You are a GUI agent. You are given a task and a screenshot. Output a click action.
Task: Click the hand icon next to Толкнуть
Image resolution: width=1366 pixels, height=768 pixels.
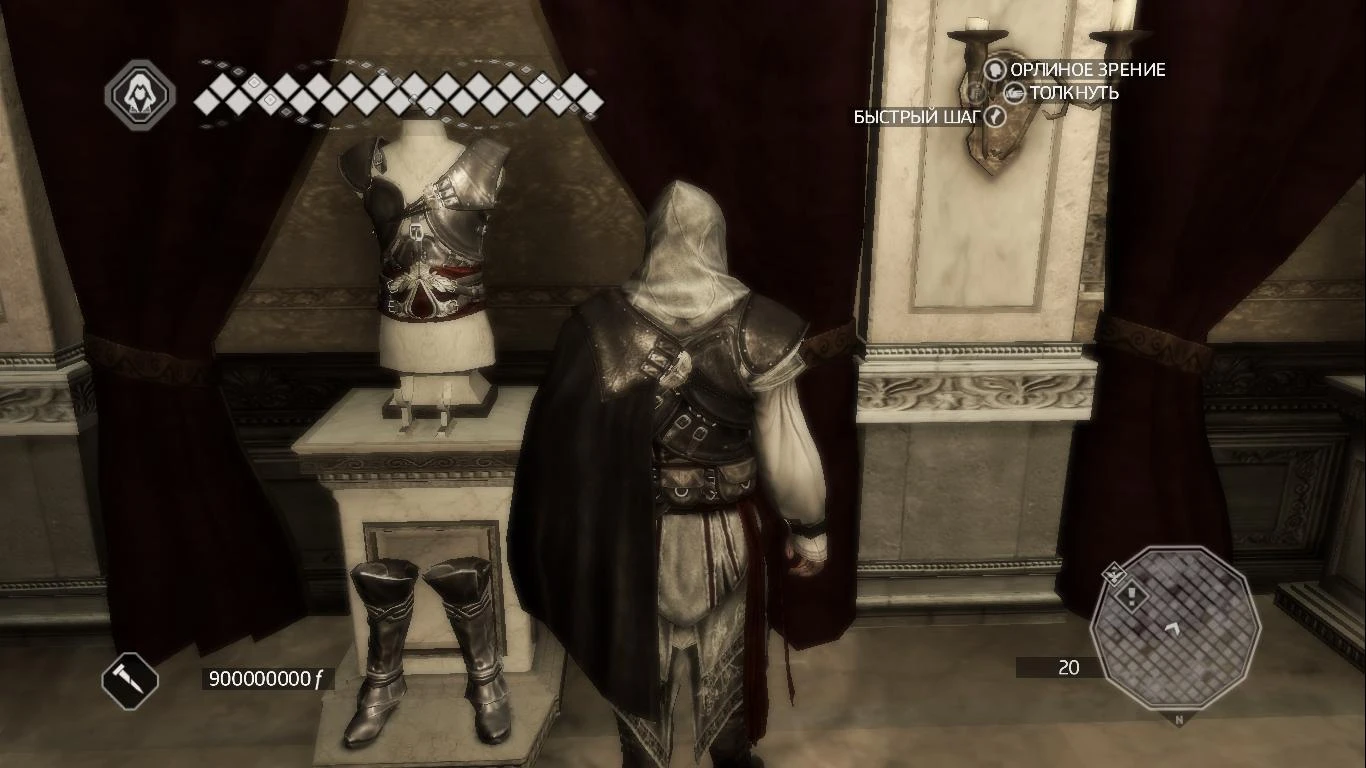[1015, 93]
